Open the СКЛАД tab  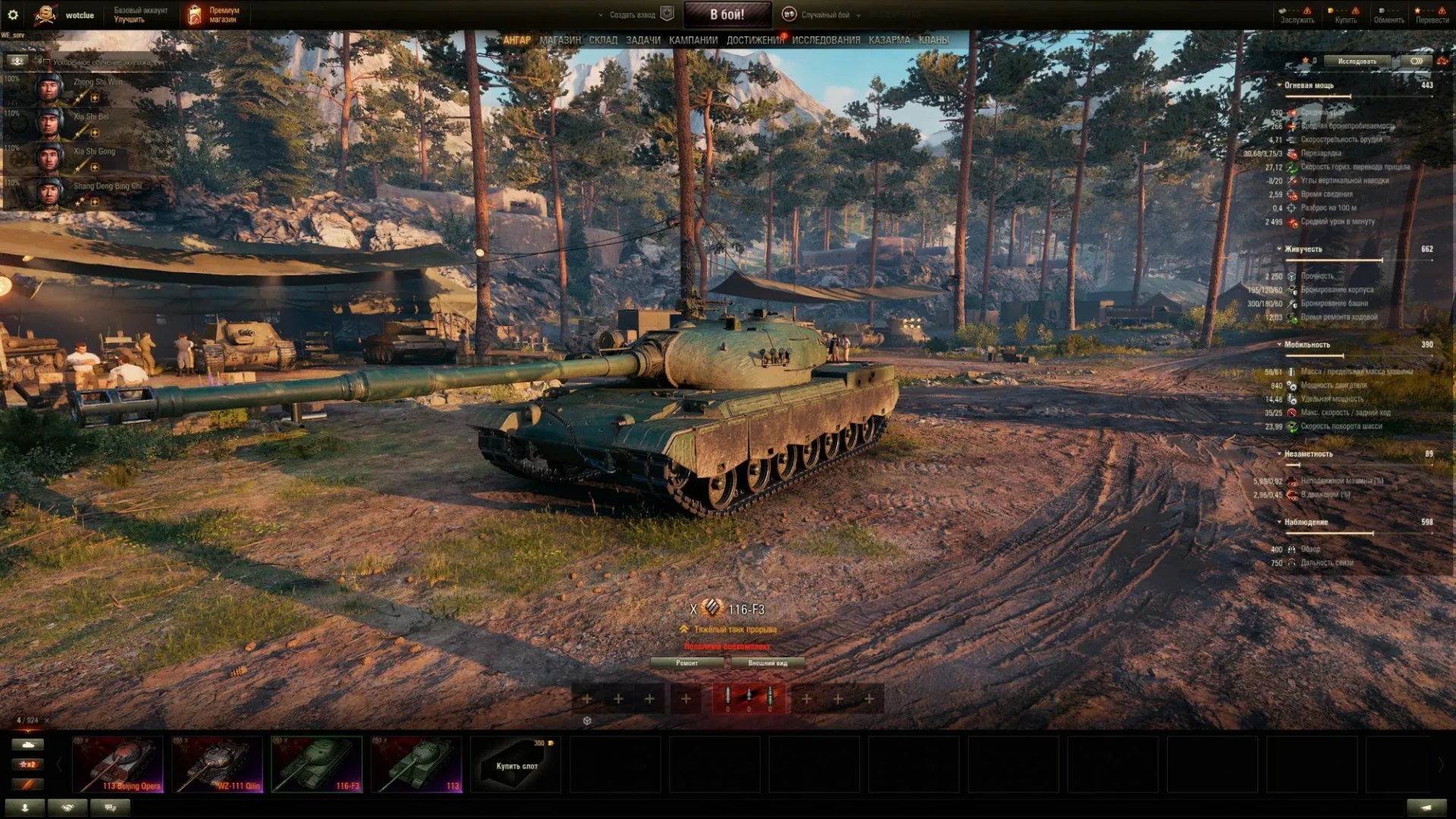(603, 40)
